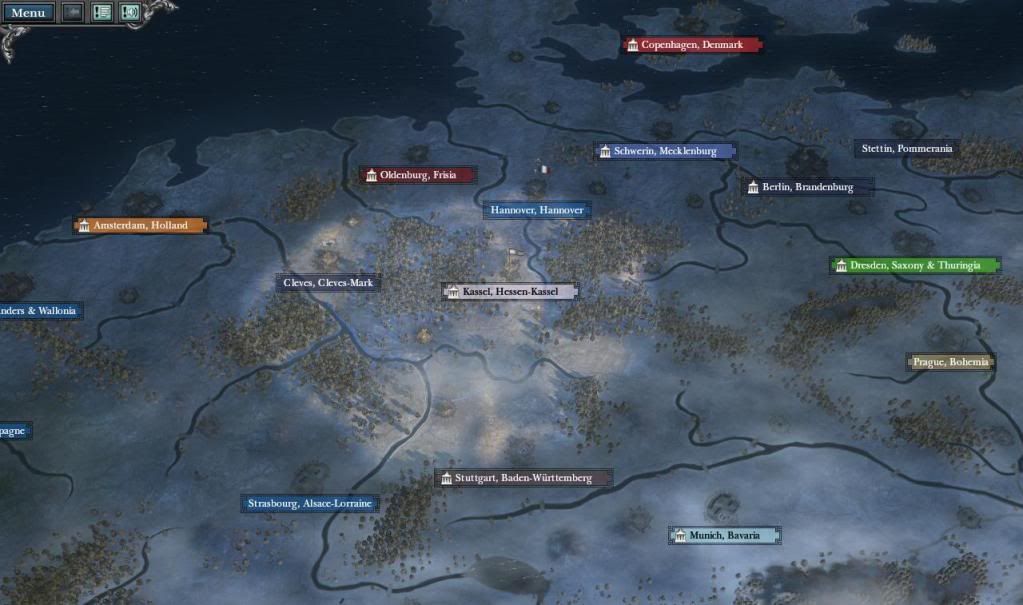Image resolution: width=1023 pixels, height=605 pixels.
Task: Select the Oldenburg, Frisia label
Action: point(417,175)
